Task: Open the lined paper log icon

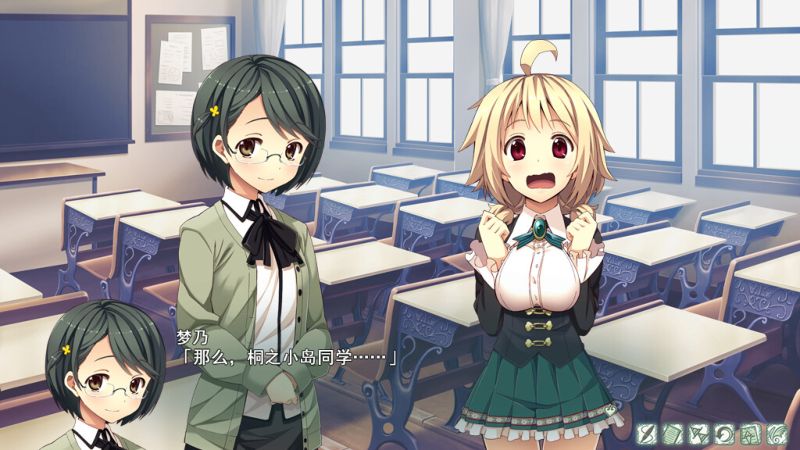Action: tap(672, 434)
